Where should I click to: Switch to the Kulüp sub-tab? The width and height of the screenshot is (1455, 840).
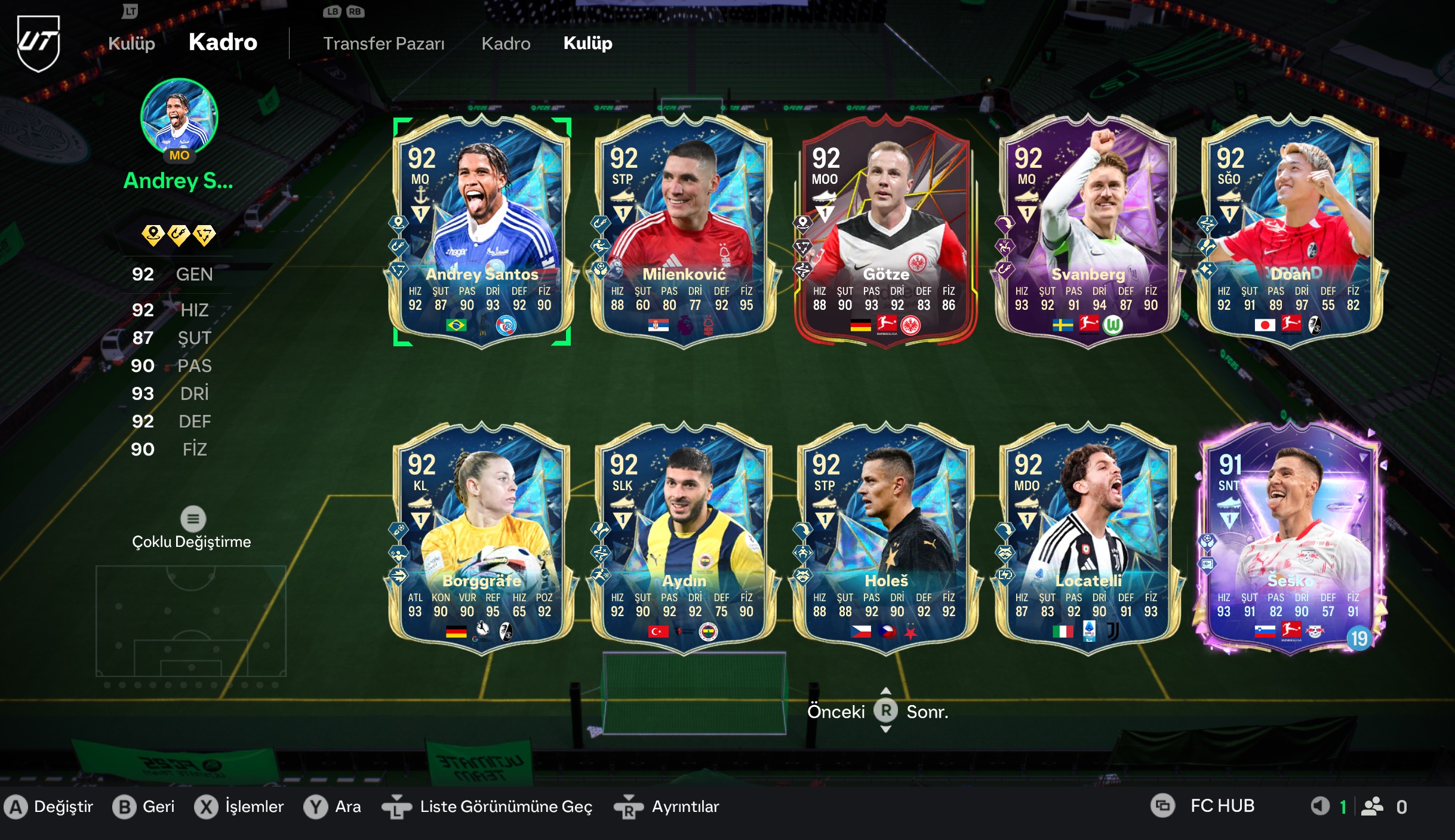[x=587, y=44]
